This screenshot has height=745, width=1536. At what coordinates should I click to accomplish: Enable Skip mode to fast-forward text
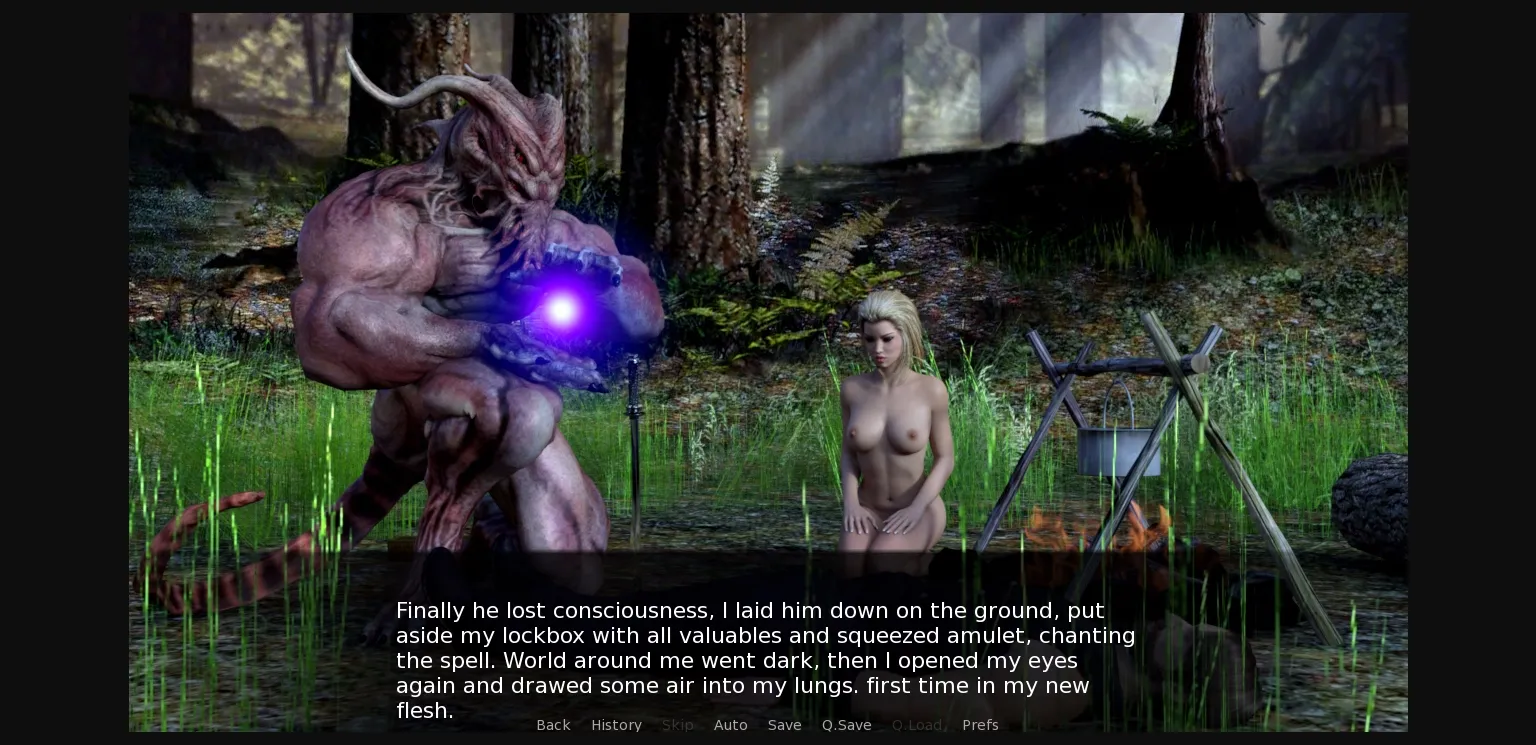click(x=677, y=725)
